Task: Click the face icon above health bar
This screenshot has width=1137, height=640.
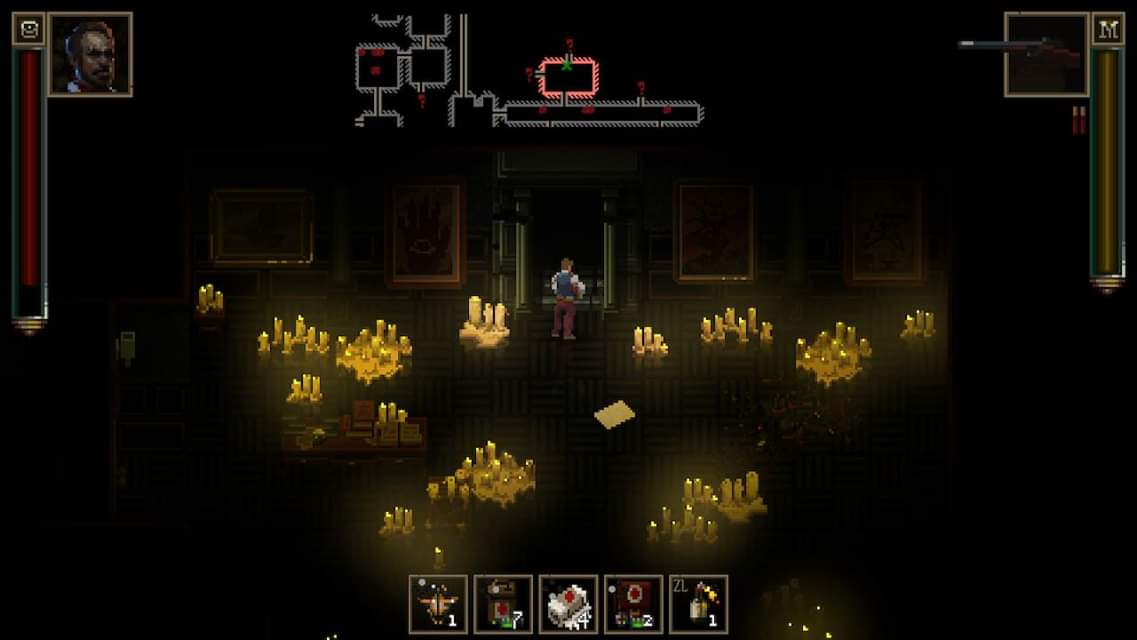Action: point(28,29)
